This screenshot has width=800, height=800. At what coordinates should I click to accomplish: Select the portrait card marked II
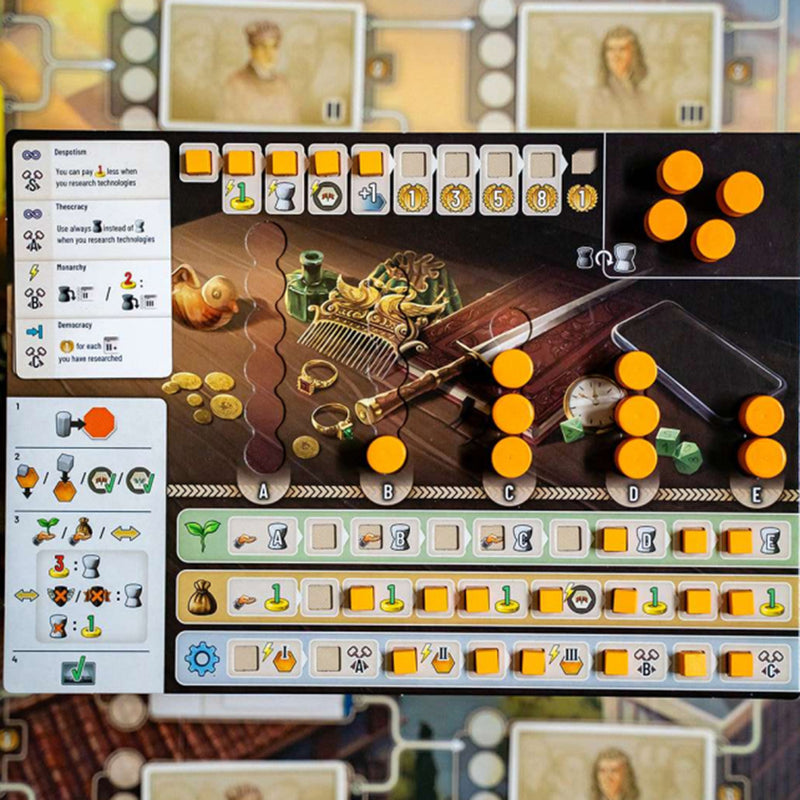[x=263, y=63]
